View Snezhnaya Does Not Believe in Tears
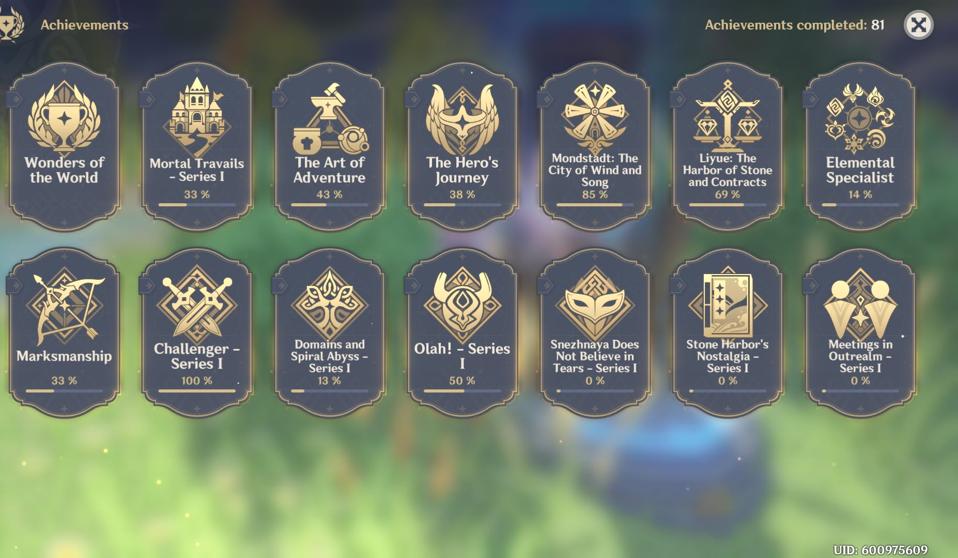This screenshot has width=958, height=558. (x=594, y=331)
